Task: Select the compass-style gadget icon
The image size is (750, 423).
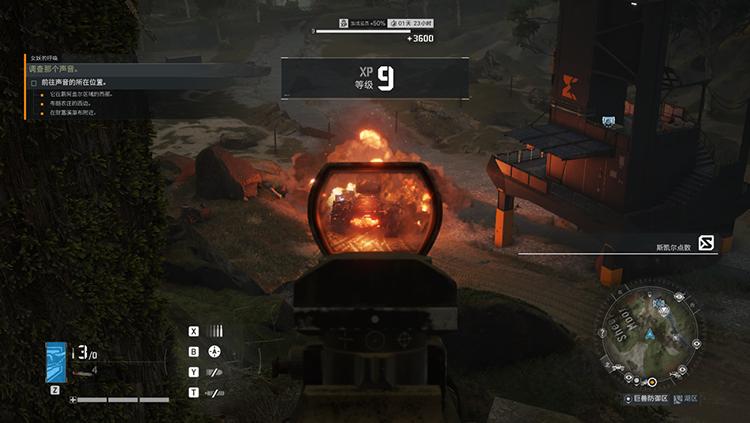Action: pyautogui.click(x=214, y=352)
